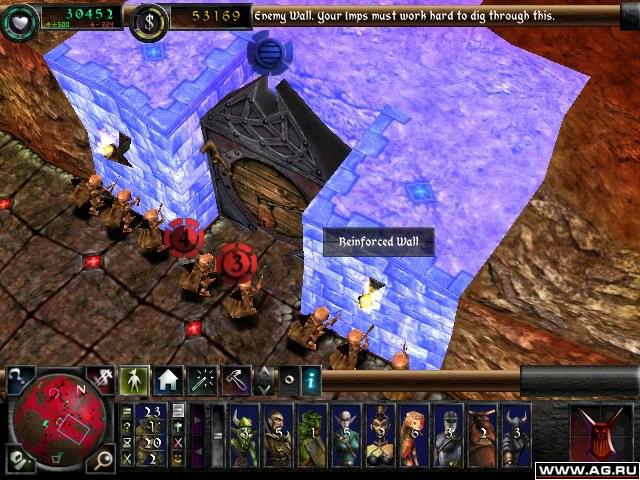Select the goblin creature portrait
Viewport: 640px width, 480px height.
coord(245,437)
